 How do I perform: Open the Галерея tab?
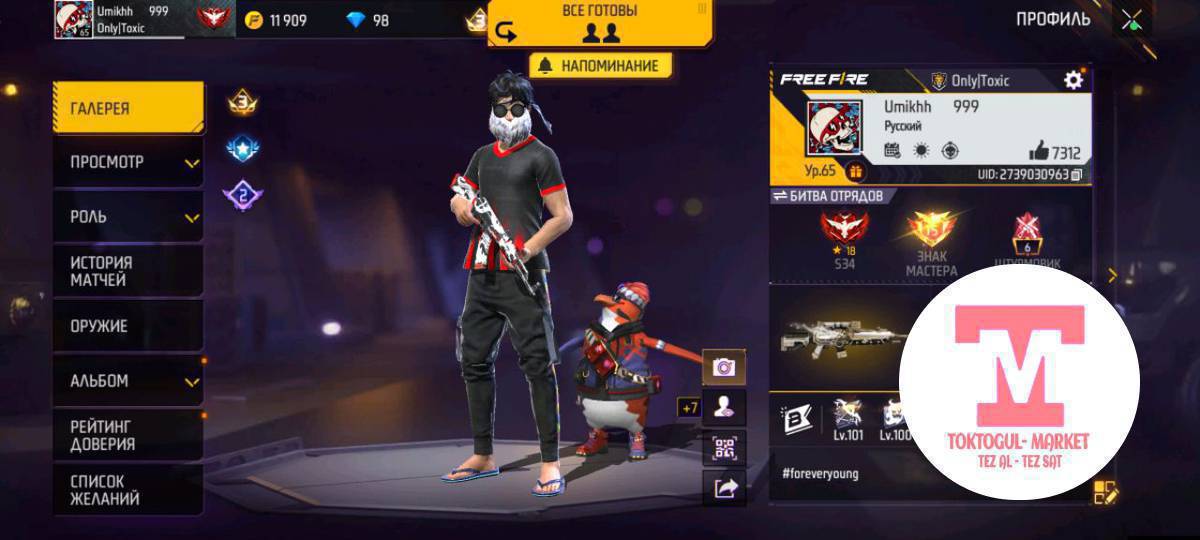[128, 108]
